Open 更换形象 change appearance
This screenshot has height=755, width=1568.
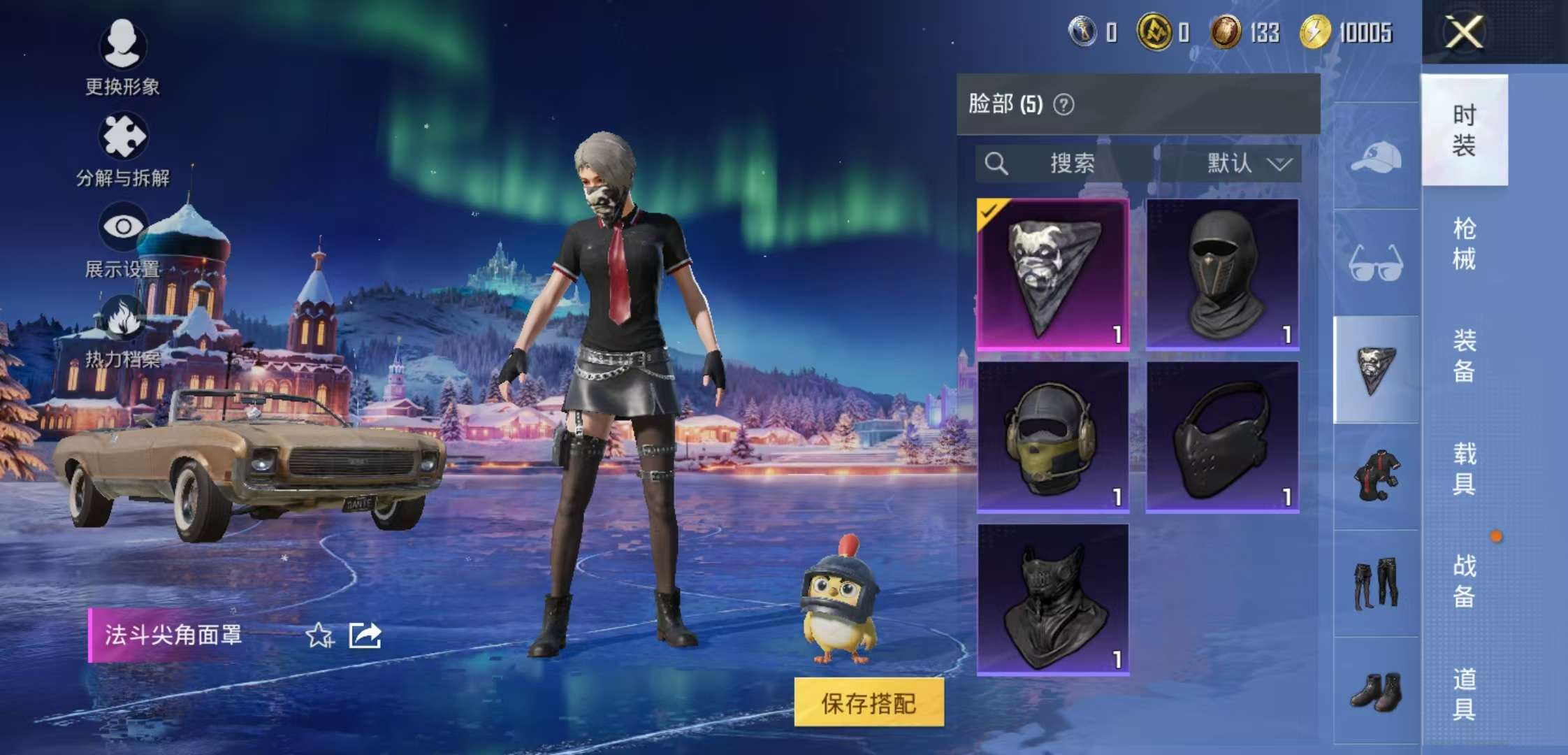tap(123, 57)
